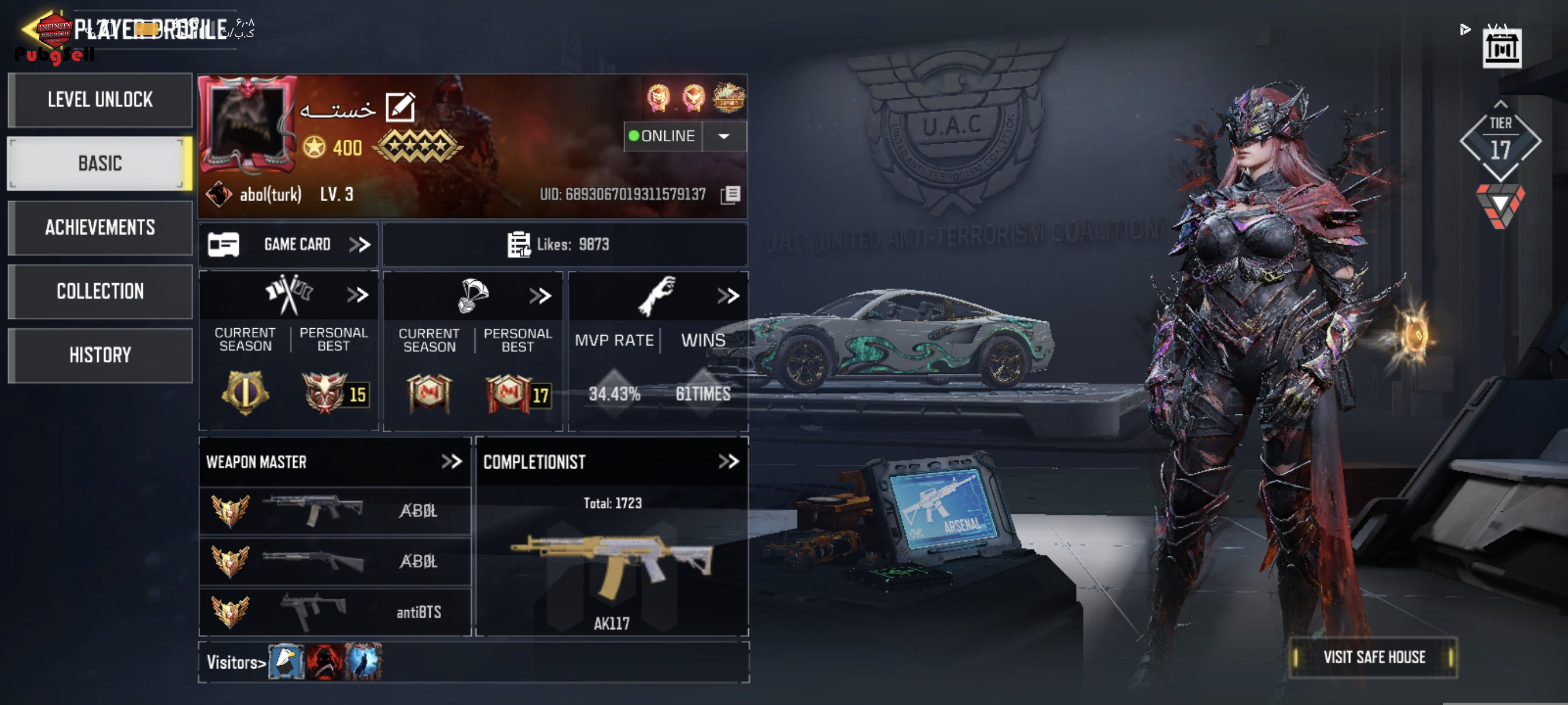Open the Weapon Master details
This screenshot has height=705, width=1568.
[x=452, y=462]
